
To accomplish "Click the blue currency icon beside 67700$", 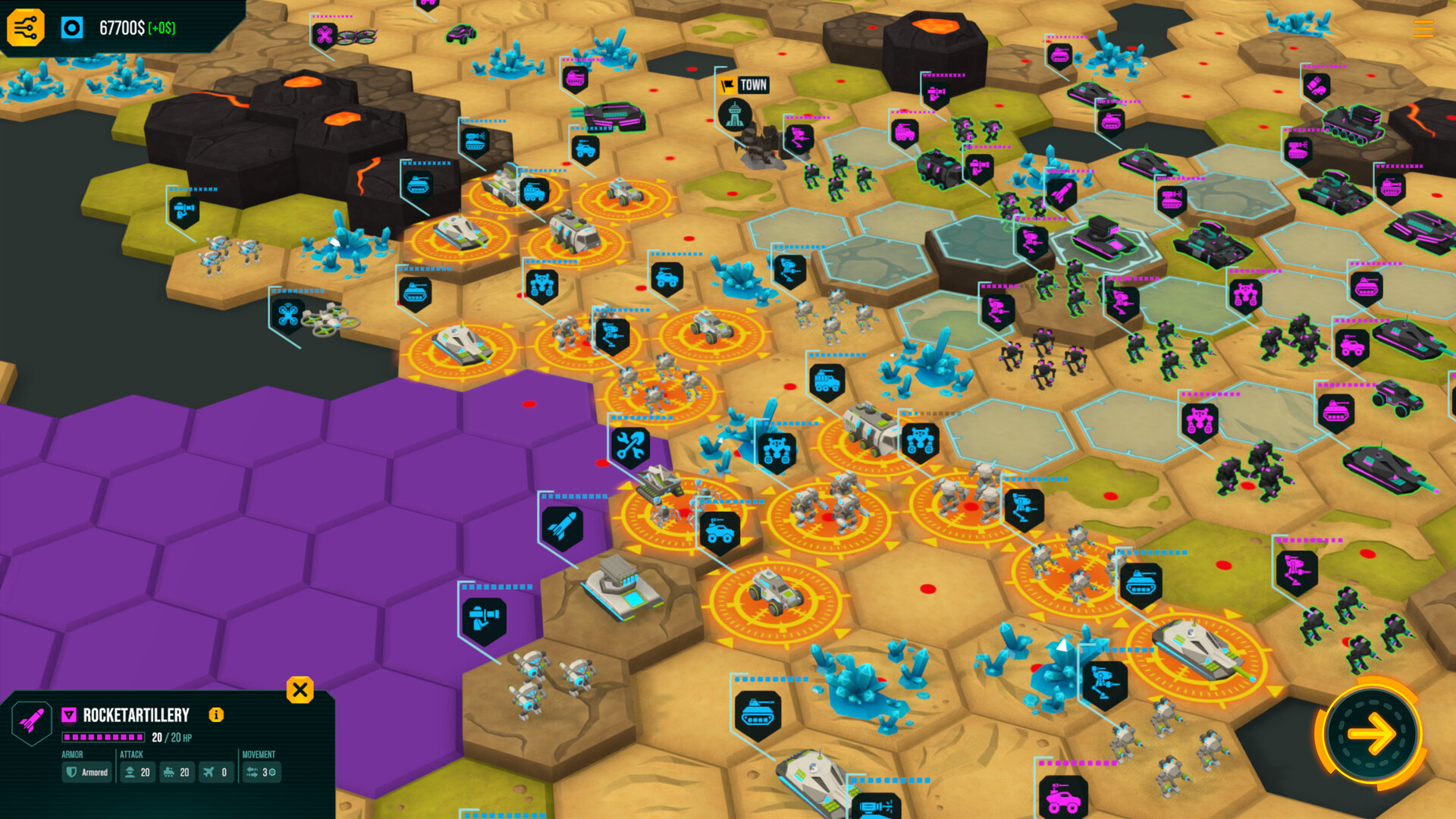I will (73, 28).
